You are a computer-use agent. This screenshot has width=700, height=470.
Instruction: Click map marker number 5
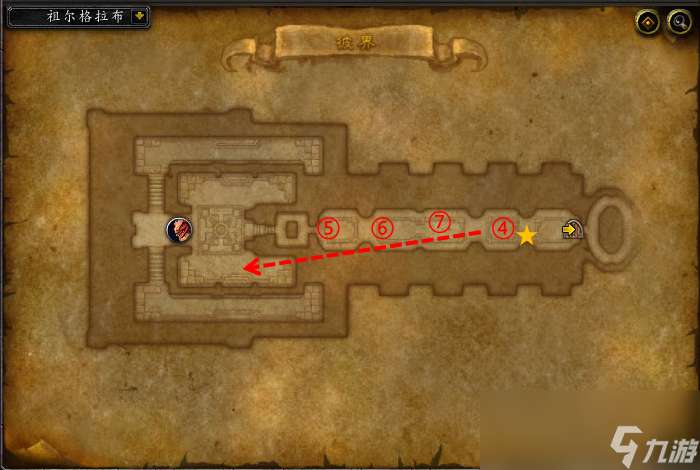pos(329,228)
